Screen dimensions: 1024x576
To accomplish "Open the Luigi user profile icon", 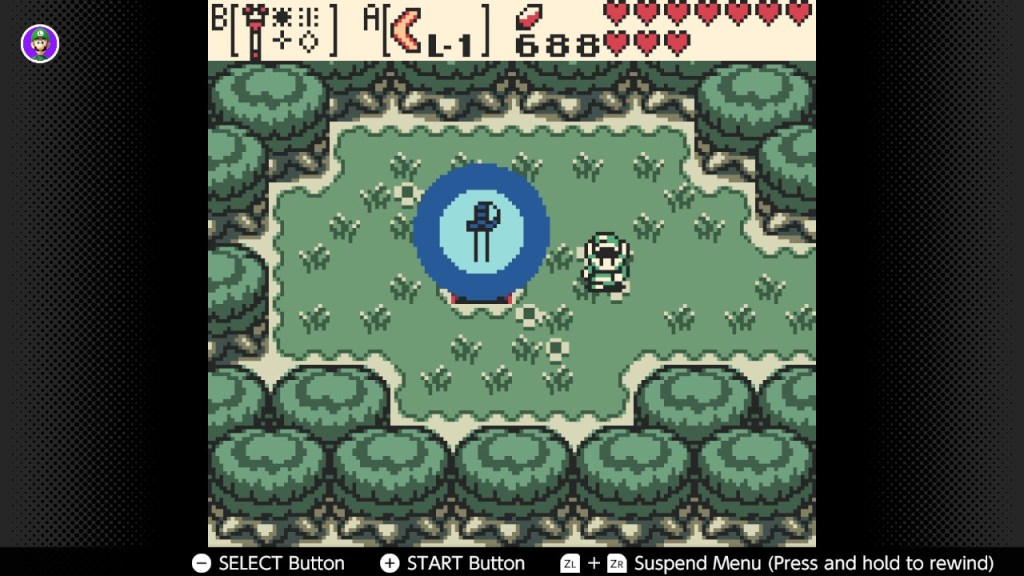I will pos(40,43).
